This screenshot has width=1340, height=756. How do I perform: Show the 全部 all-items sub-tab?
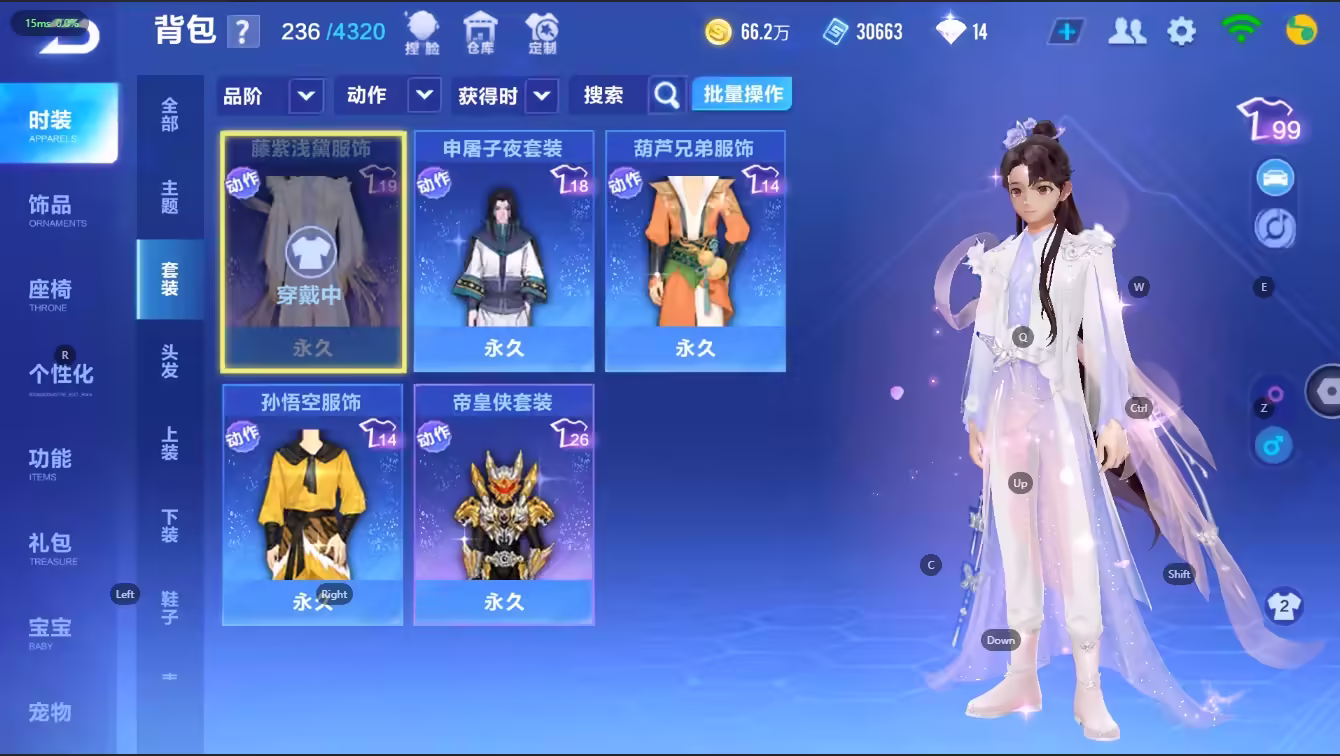click(x=170, y=115)
